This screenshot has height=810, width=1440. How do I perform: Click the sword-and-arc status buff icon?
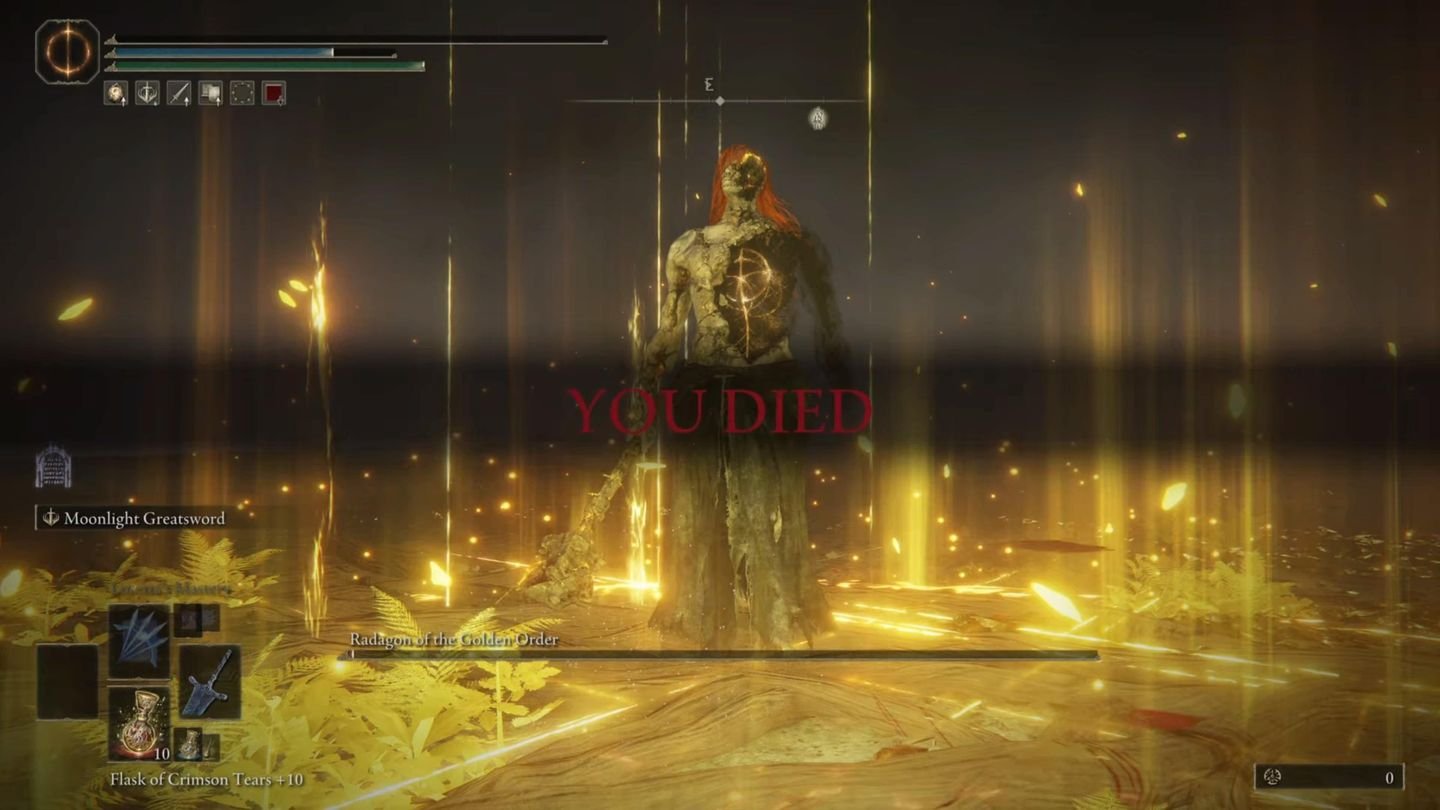[147, 93]
